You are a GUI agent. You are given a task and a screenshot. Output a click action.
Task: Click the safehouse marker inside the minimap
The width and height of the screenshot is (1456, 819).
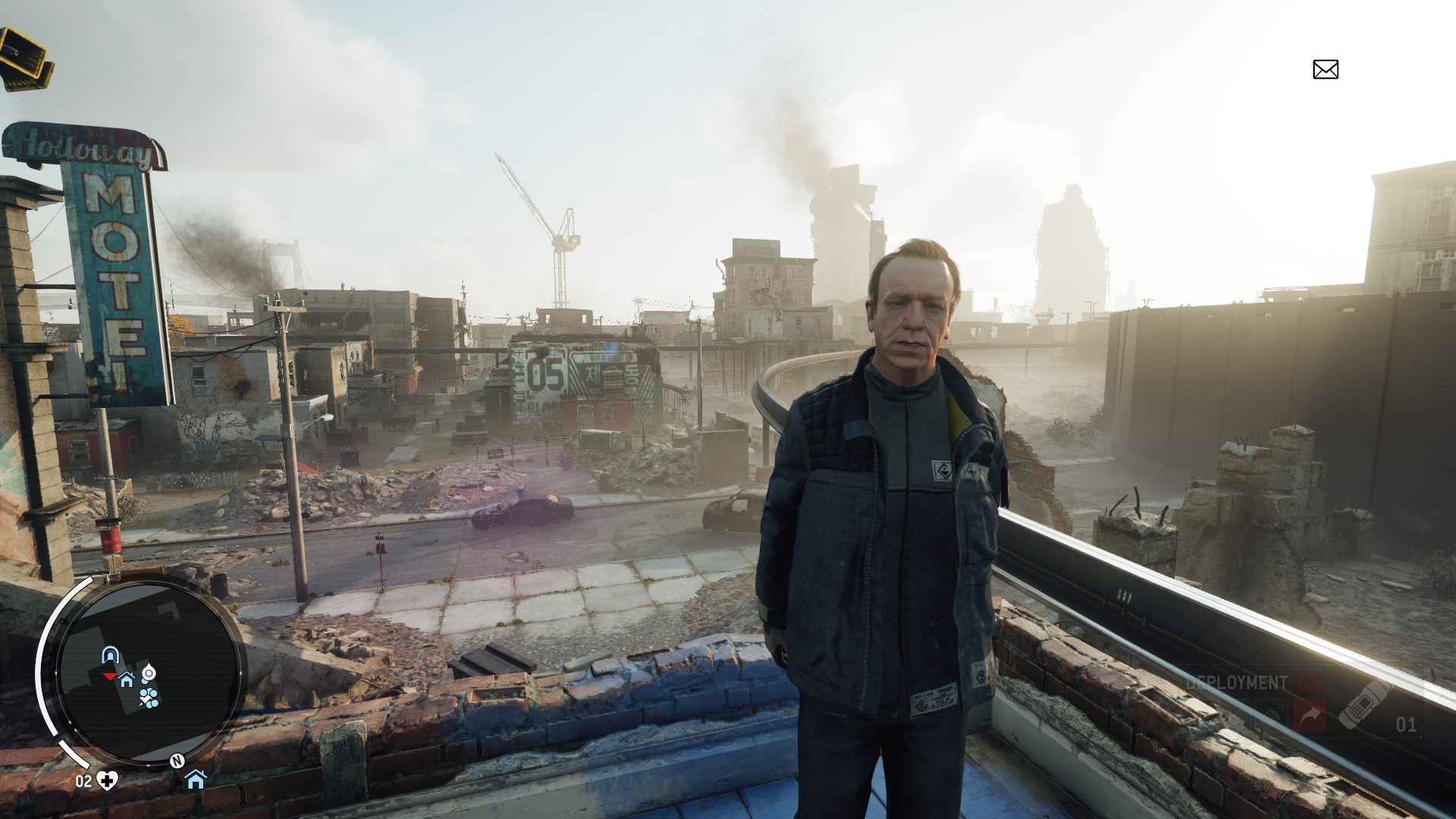127,679
